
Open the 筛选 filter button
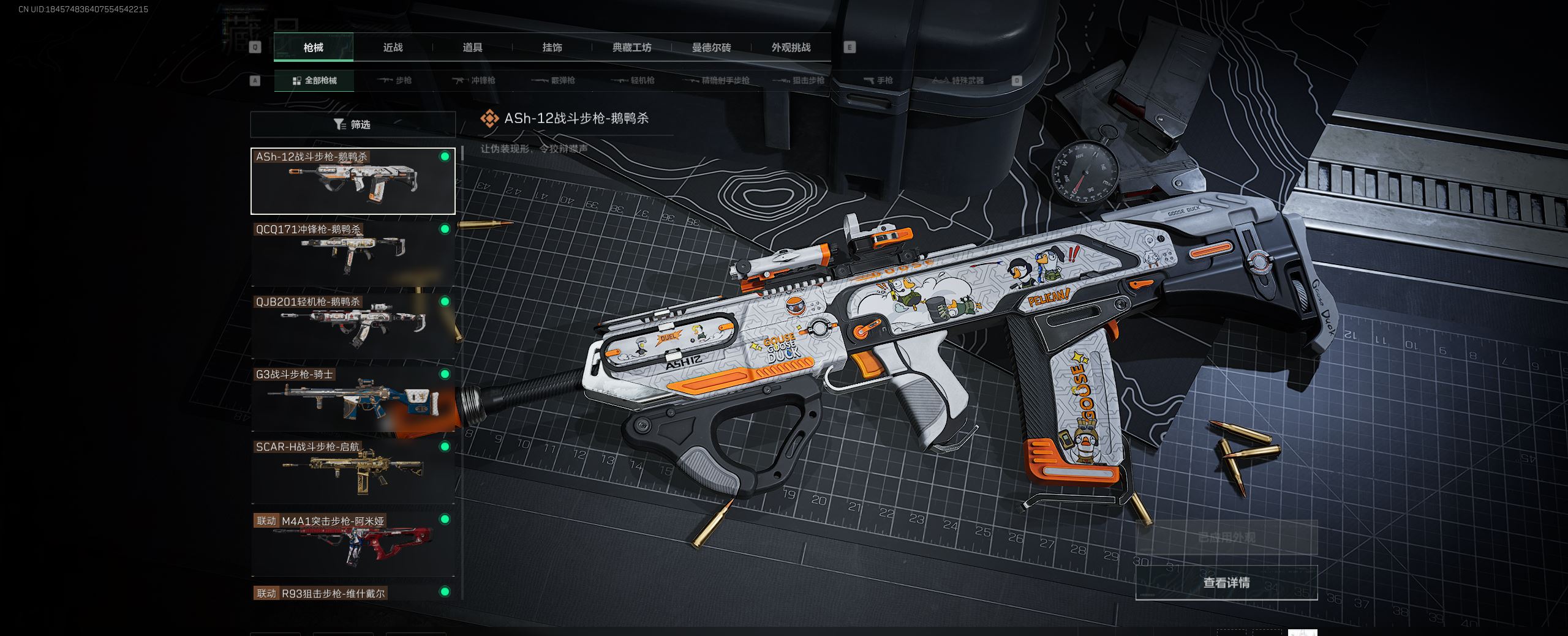tap(353, 125)
